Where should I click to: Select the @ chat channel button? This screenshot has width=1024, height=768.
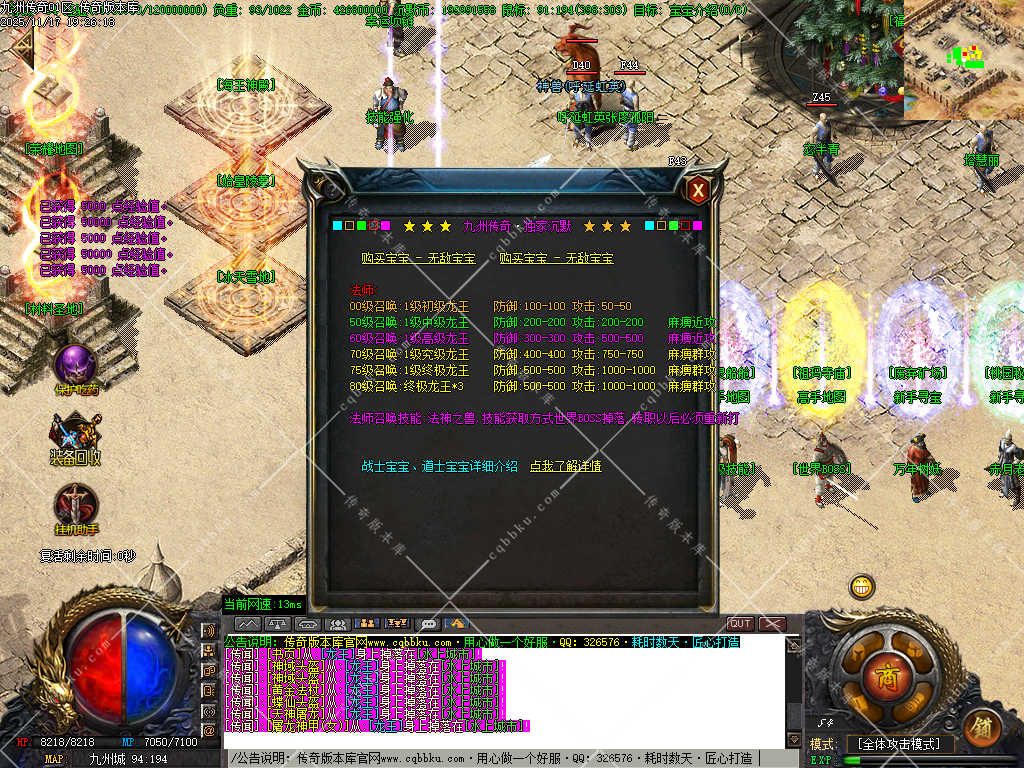209,731
